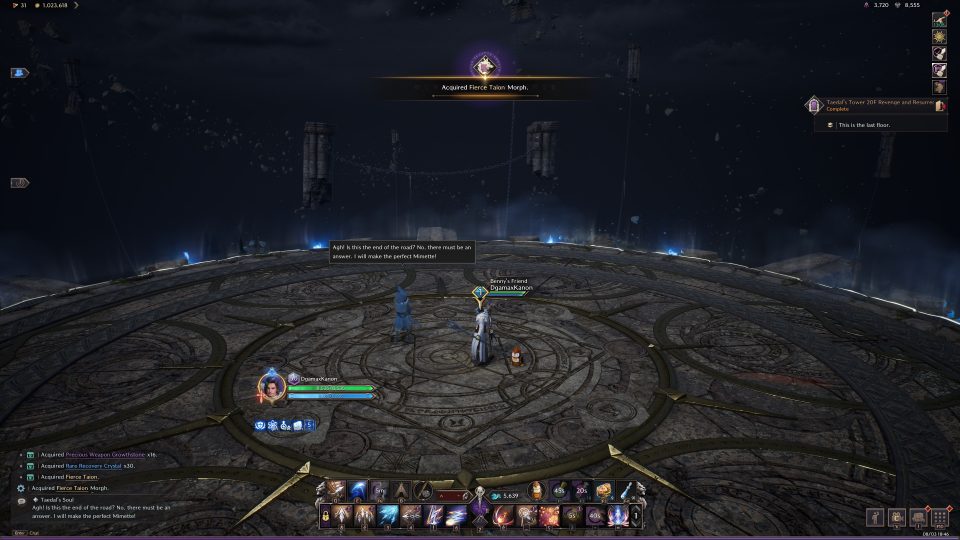Click the DgamaxKanon player portrait
The image size is (960, 540).
coord(268,385)
